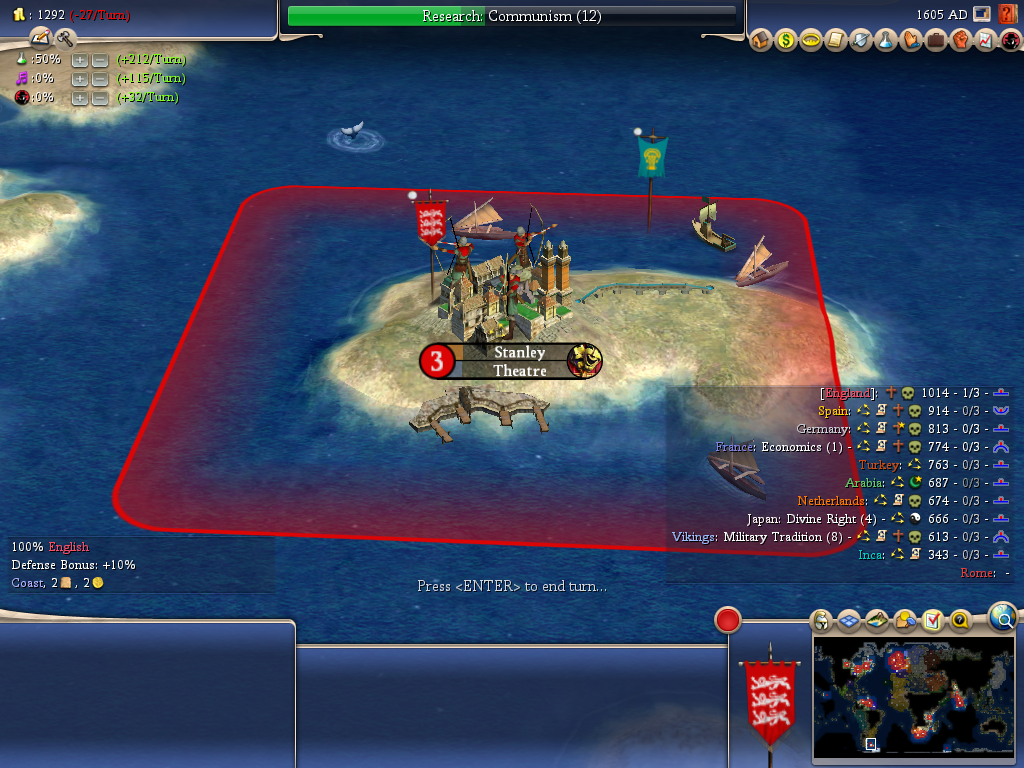Screen dimensions: 1024x768
Task: Open the Technology Advisor flask icon
Action: click(885, 41)
